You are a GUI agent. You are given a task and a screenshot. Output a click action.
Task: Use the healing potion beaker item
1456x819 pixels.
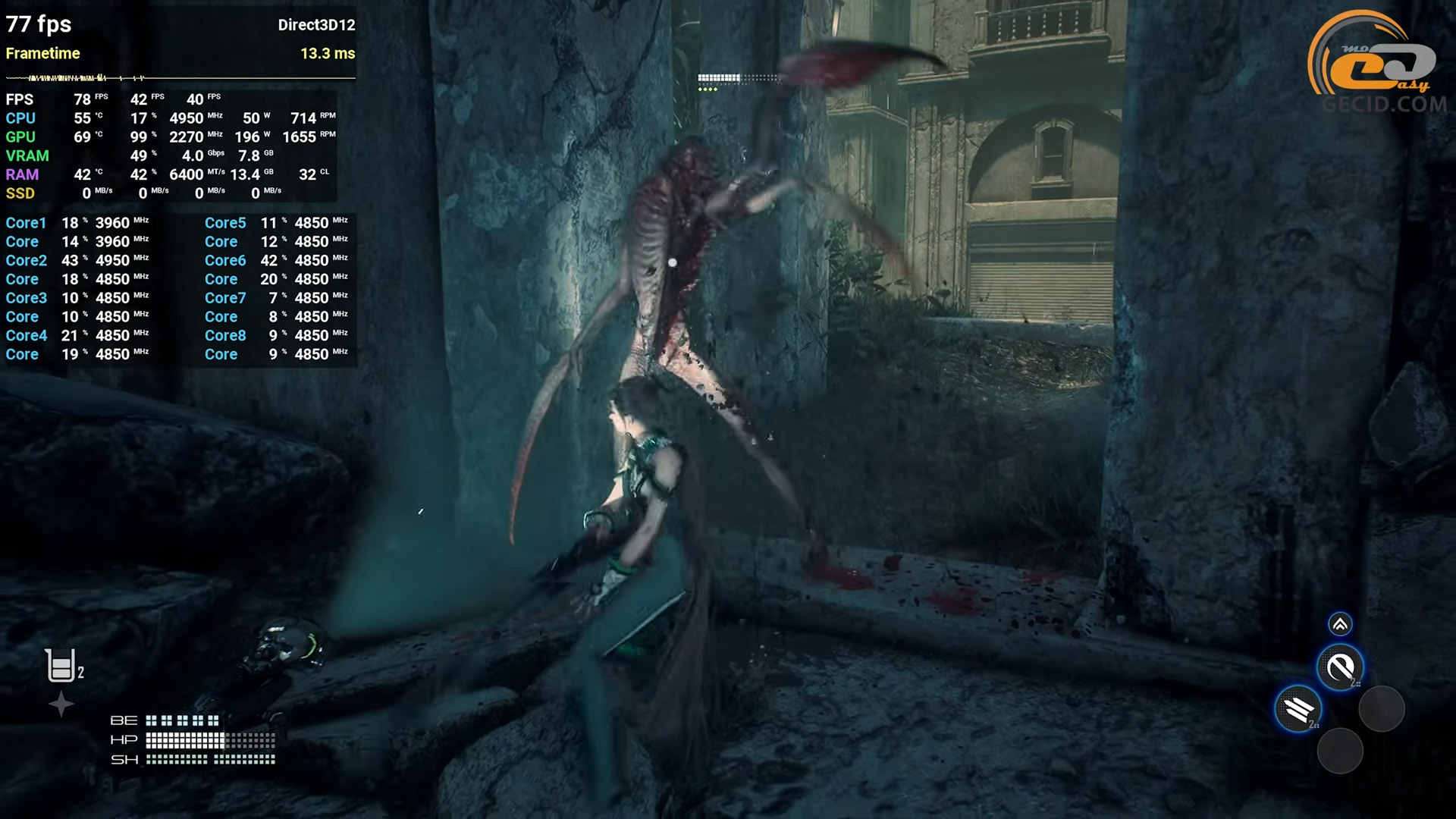[x=60, y=666]
